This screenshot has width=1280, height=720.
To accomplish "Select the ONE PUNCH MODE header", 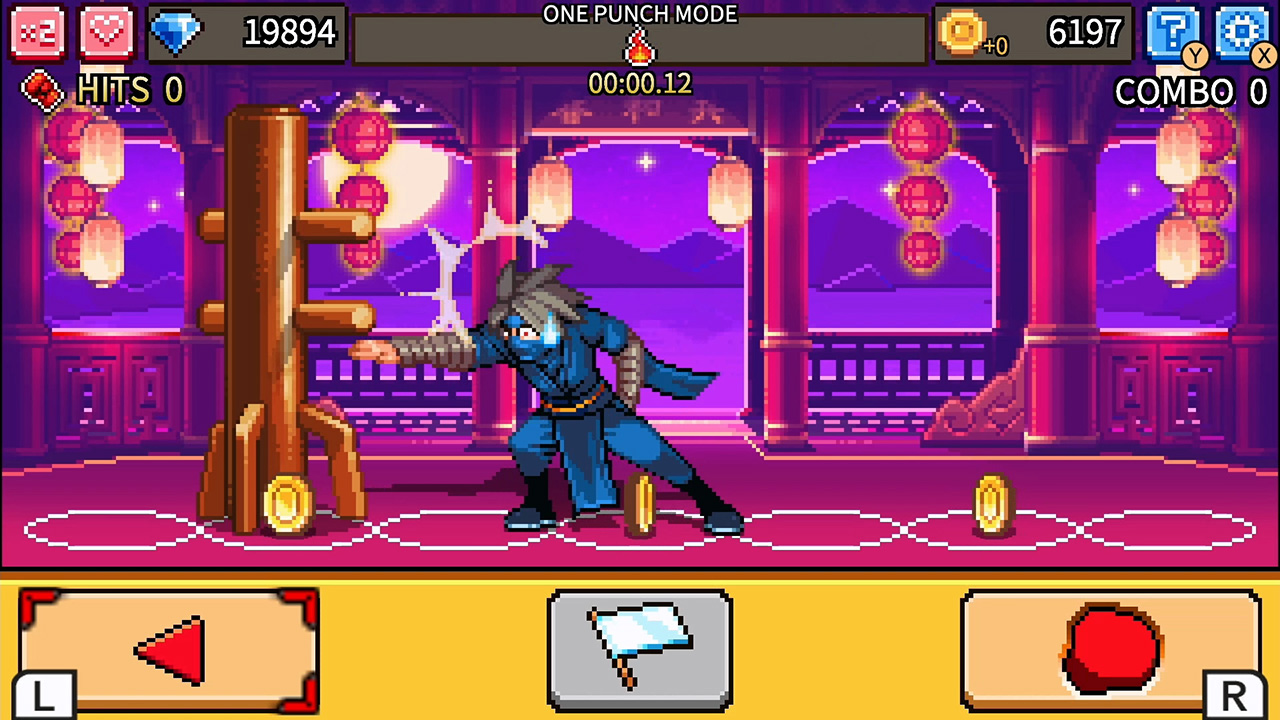I will tap(639, 14).
